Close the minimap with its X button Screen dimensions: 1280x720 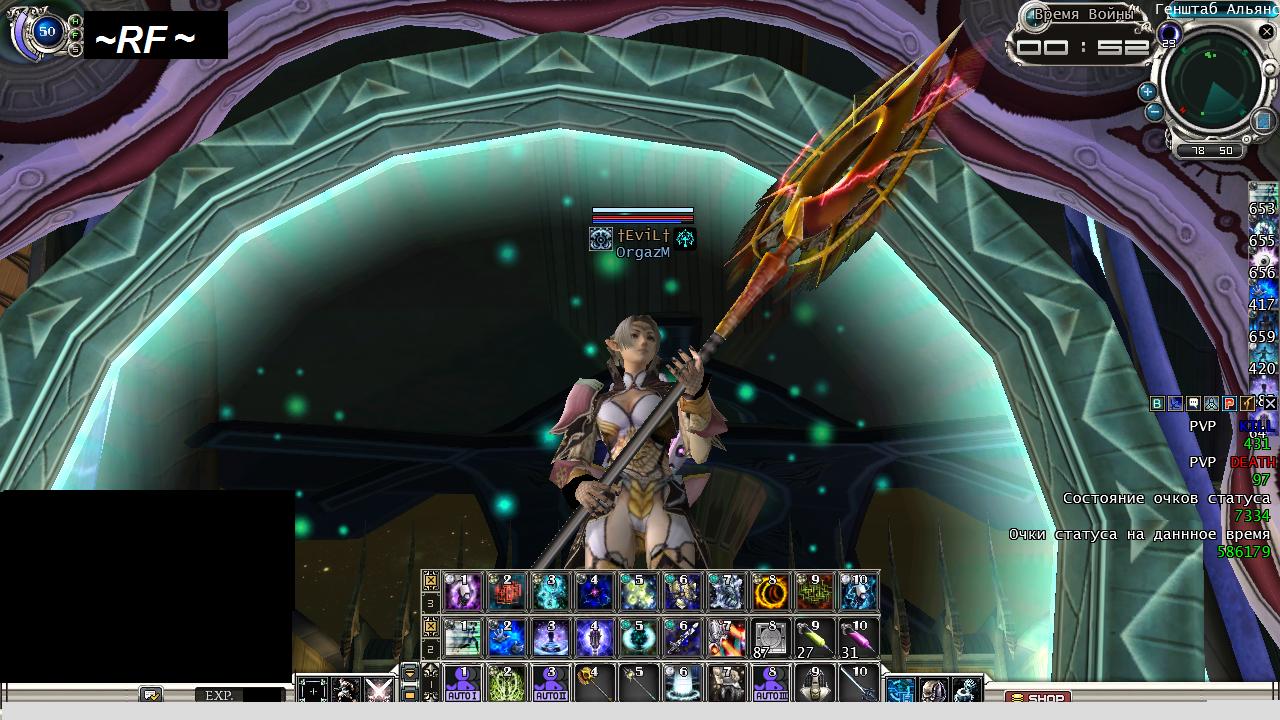pyautogui.click(x=1266, y=32)
